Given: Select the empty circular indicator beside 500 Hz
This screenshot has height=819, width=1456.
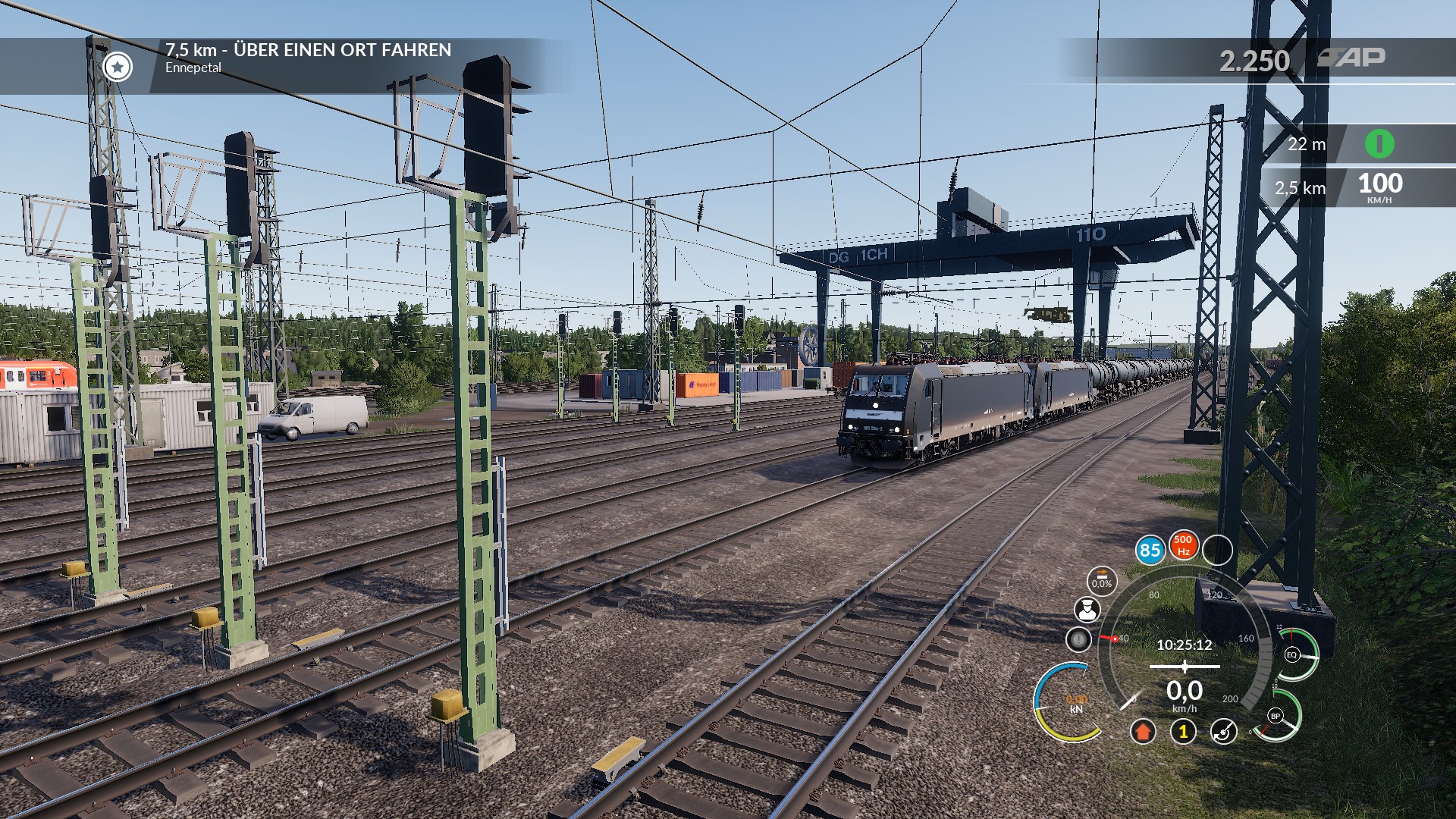Looking at the screenshot, I should pos(1217,550).
